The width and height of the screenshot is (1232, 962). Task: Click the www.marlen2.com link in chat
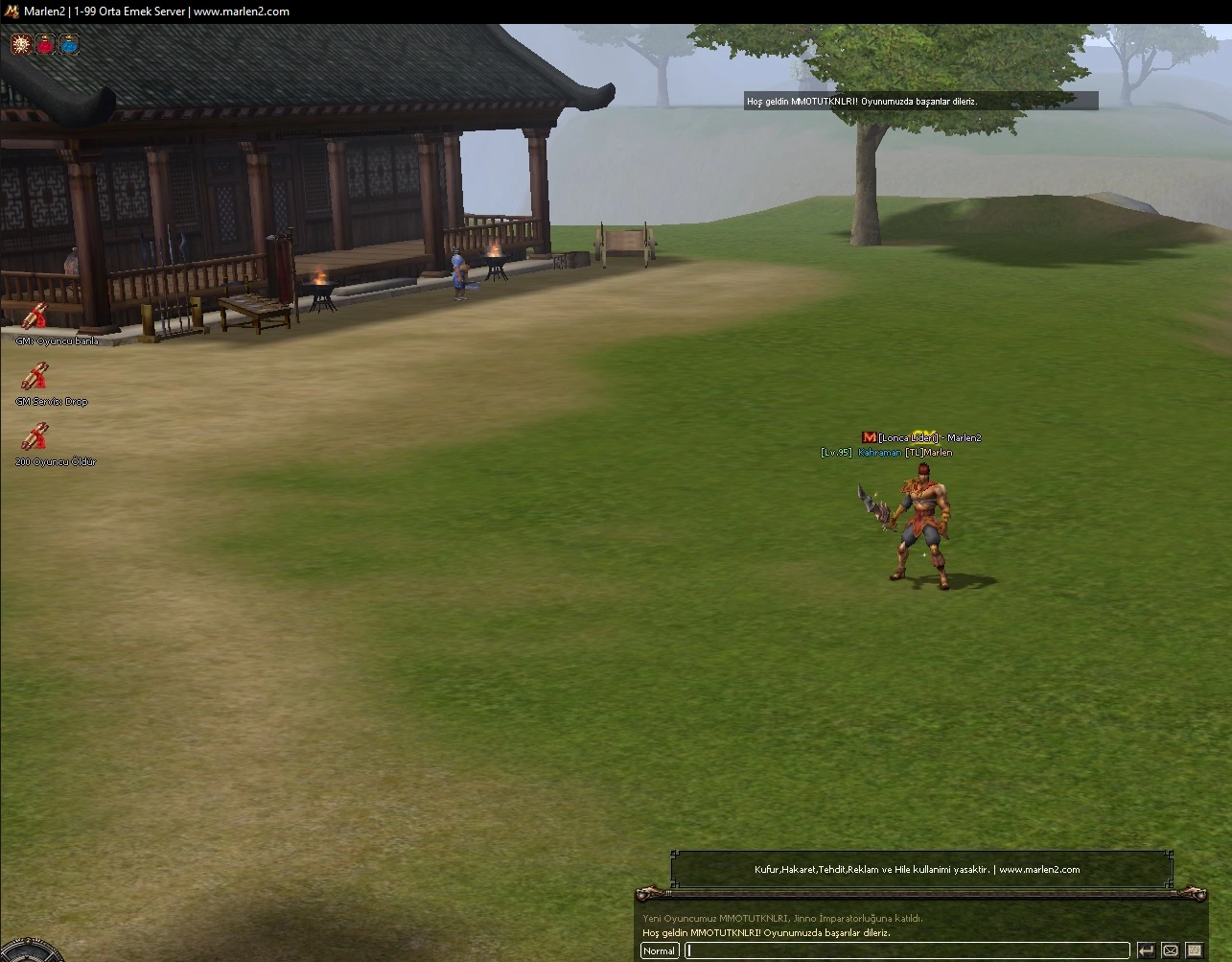coord(1041,870)
